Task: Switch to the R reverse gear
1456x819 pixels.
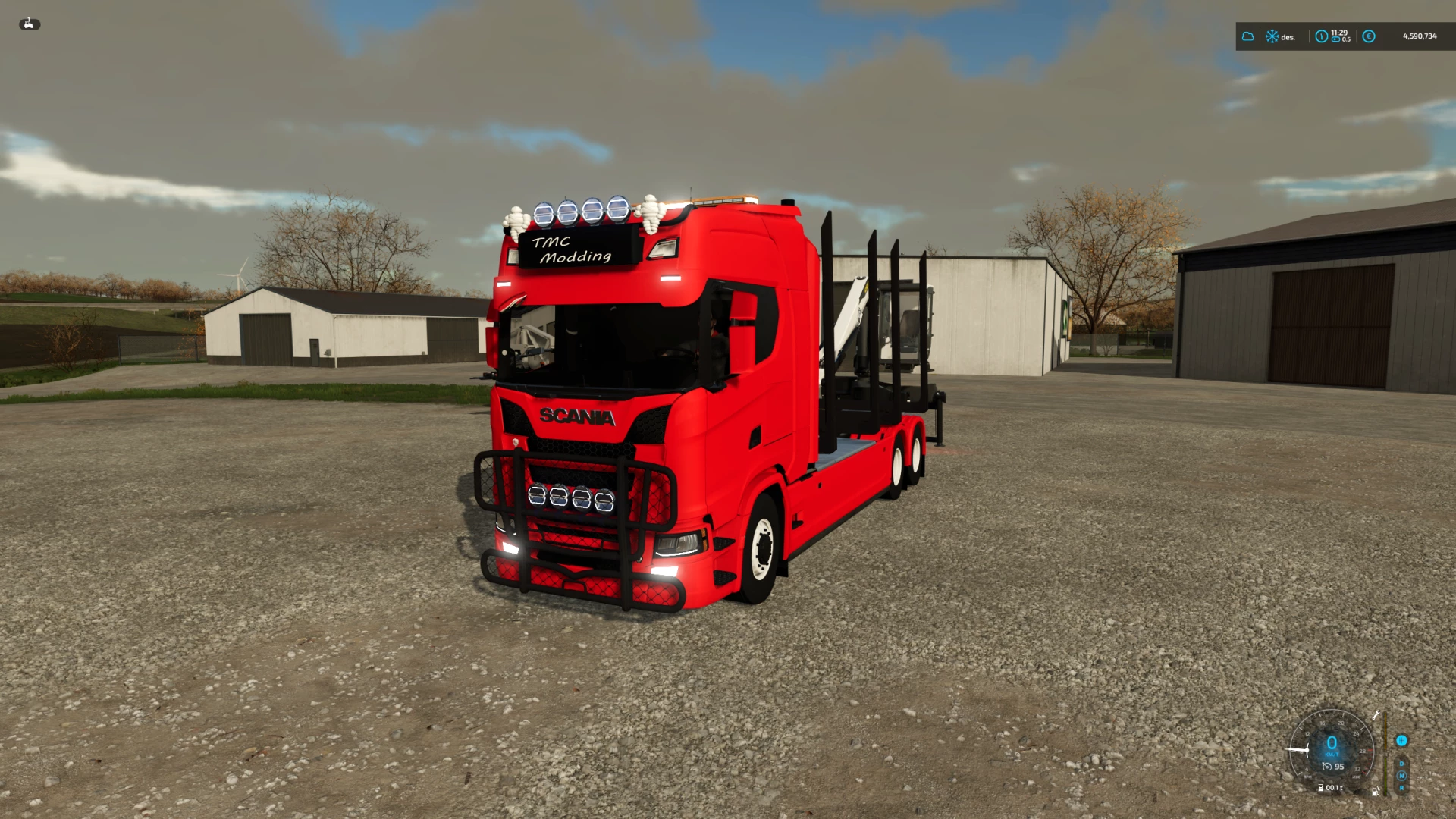Action: click(1402, 787)
